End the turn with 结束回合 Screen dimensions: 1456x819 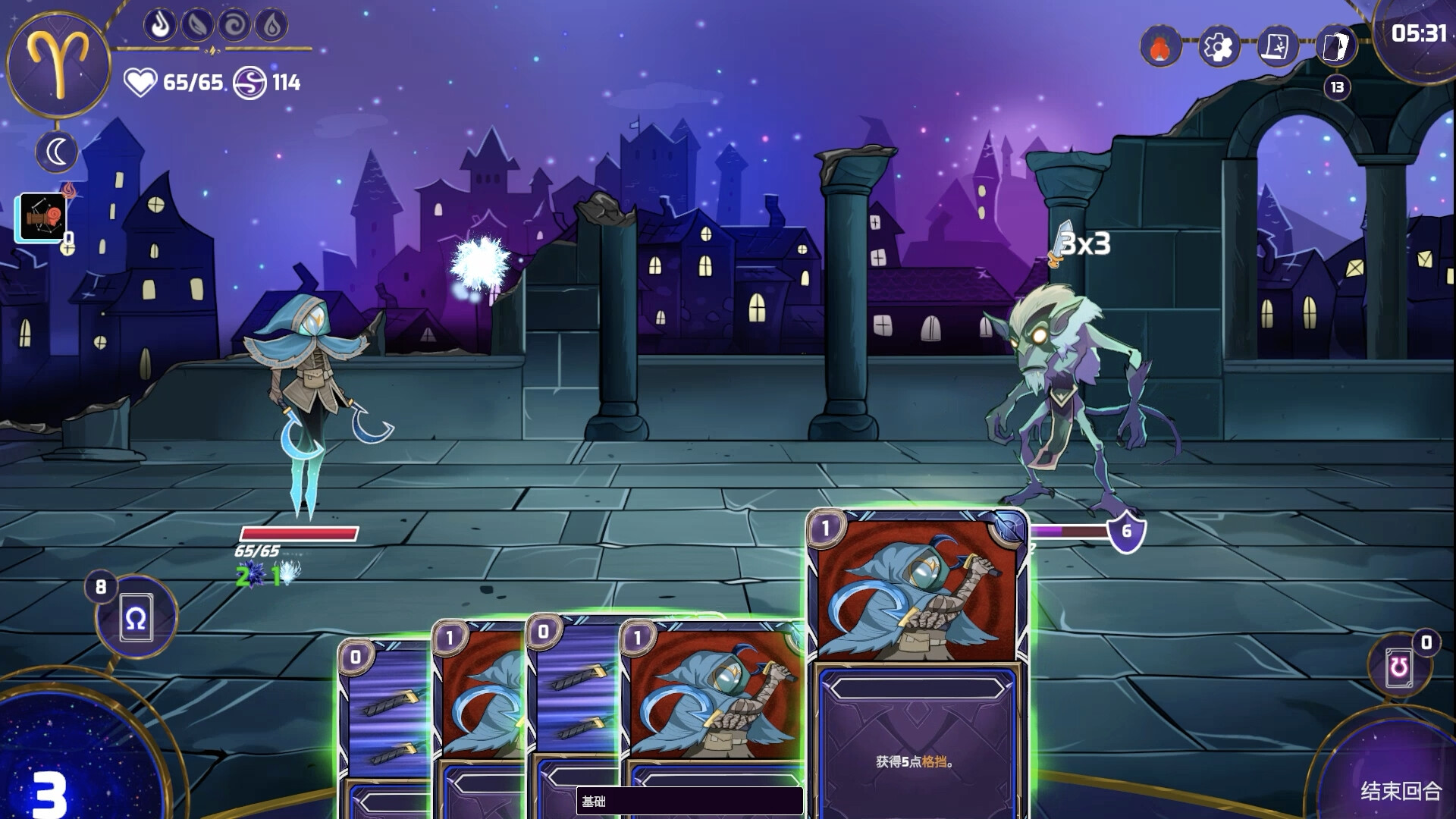click(1400, 790)
